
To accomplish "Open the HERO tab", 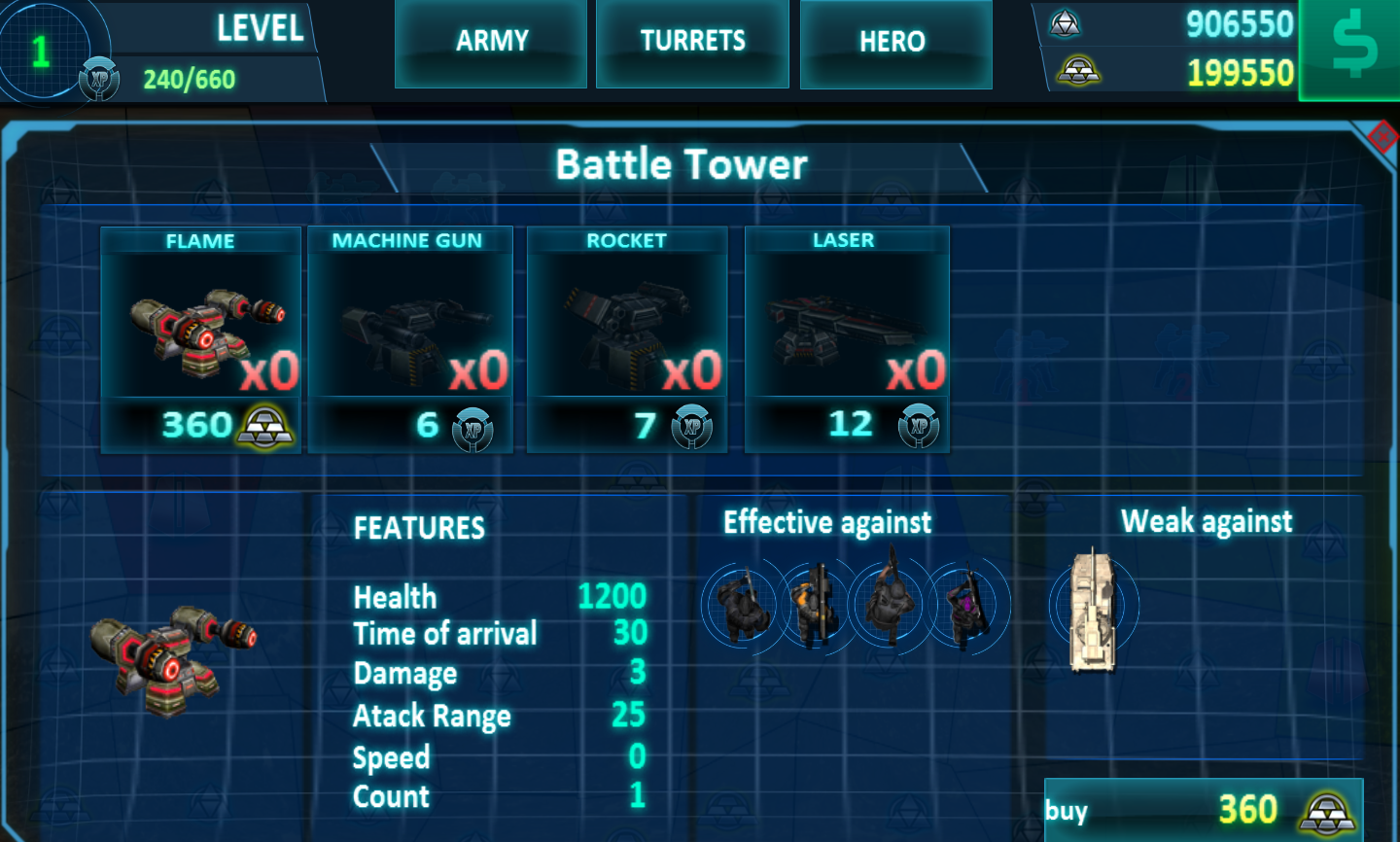I will click(x=895, y=42).
